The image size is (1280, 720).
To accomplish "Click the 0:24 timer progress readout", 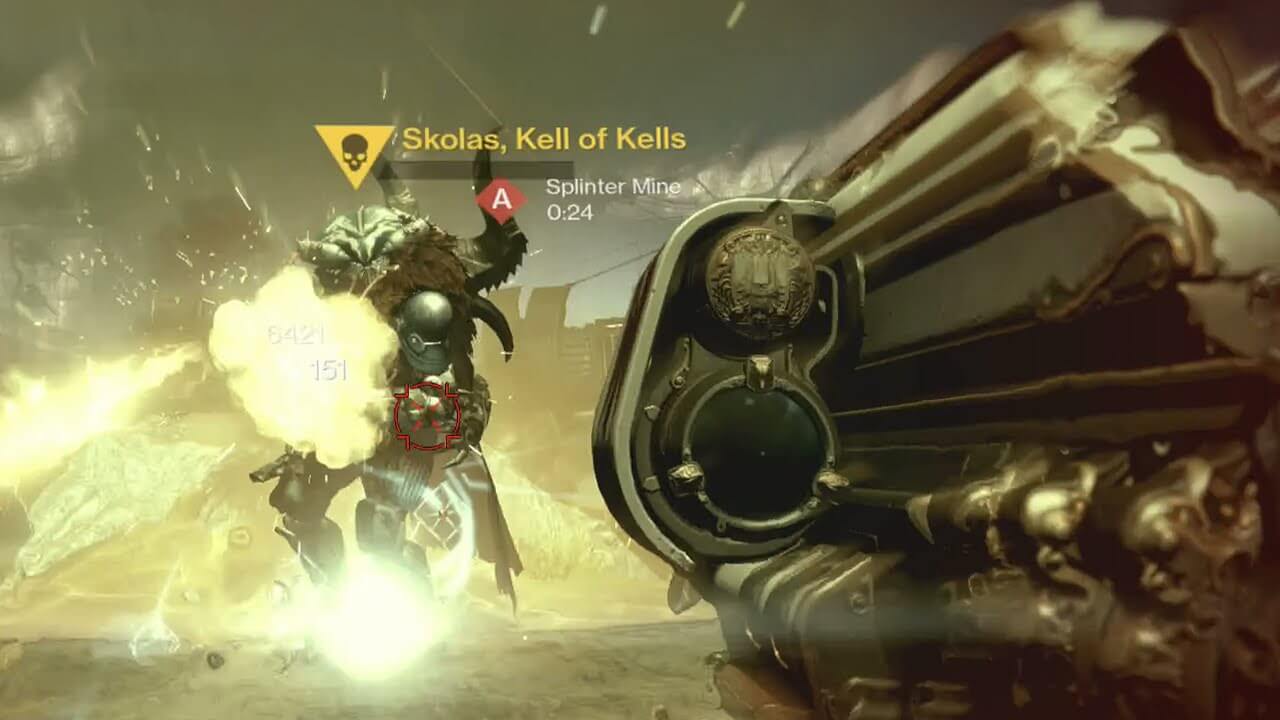I will [x=568, y=212].
